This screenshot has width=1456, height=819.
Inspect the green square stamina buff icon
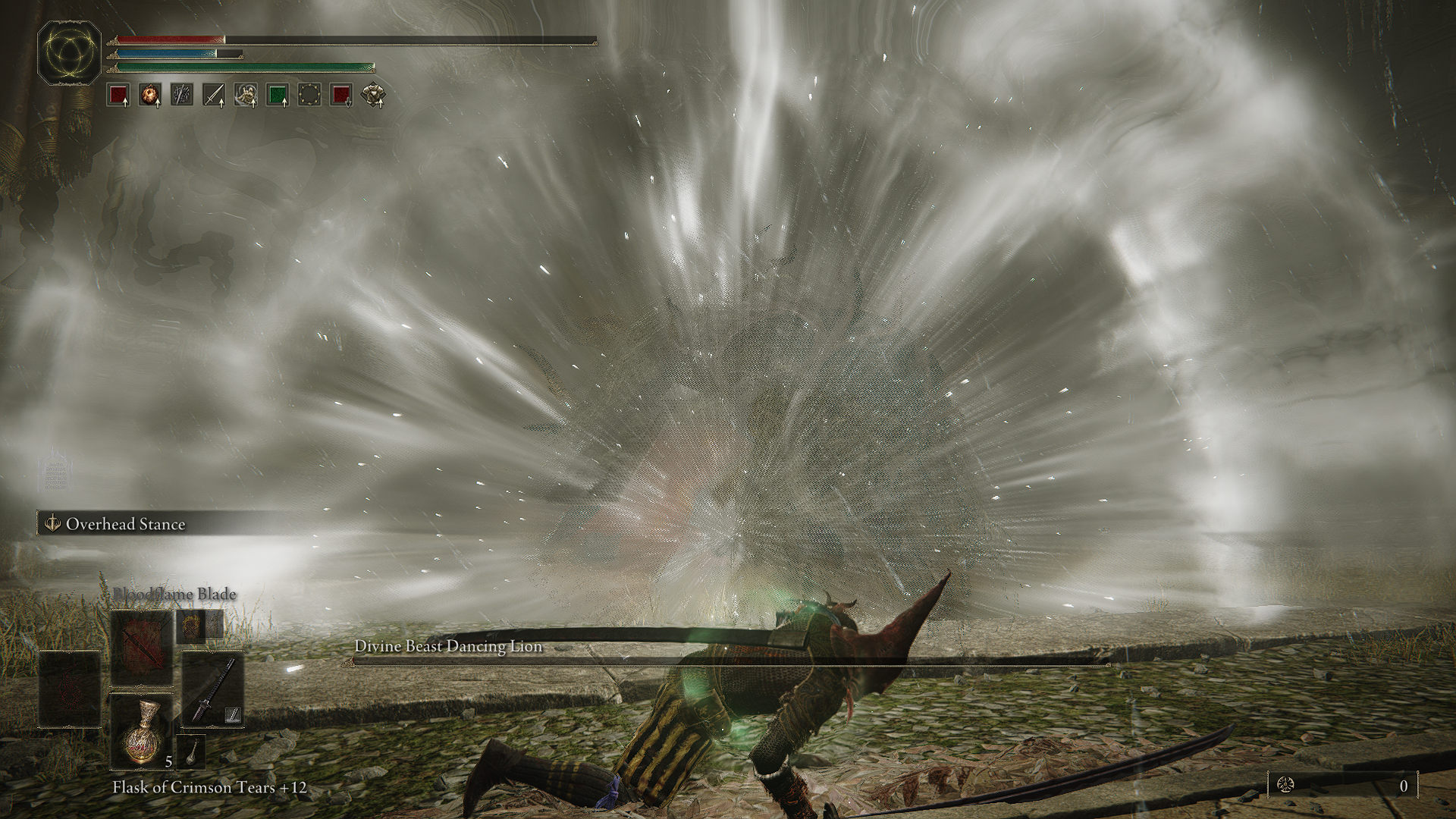(277, 95)
